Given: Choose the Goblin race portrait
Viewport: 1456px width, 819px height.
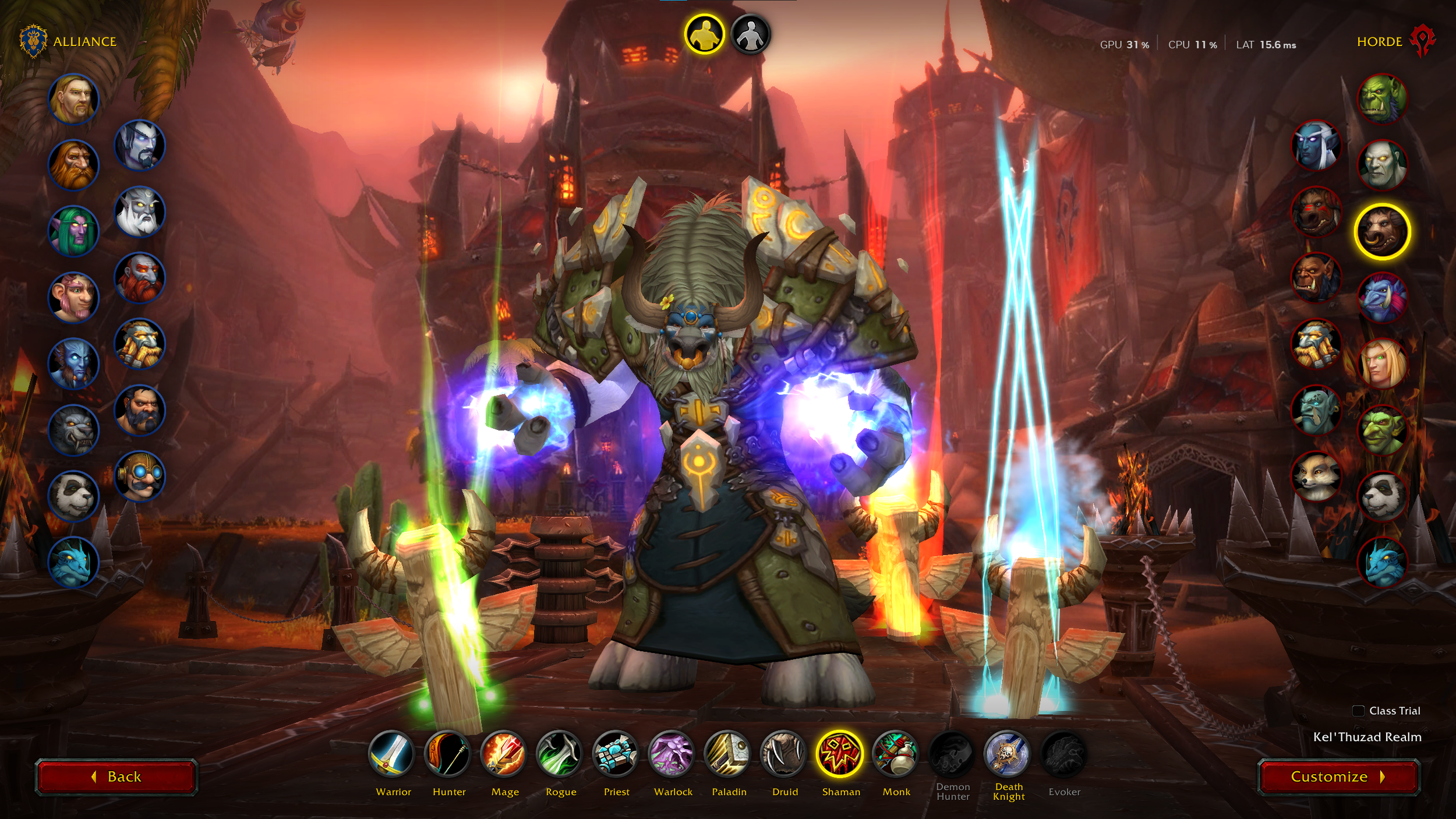Looking at the screenshot, I should point(1382,430).
